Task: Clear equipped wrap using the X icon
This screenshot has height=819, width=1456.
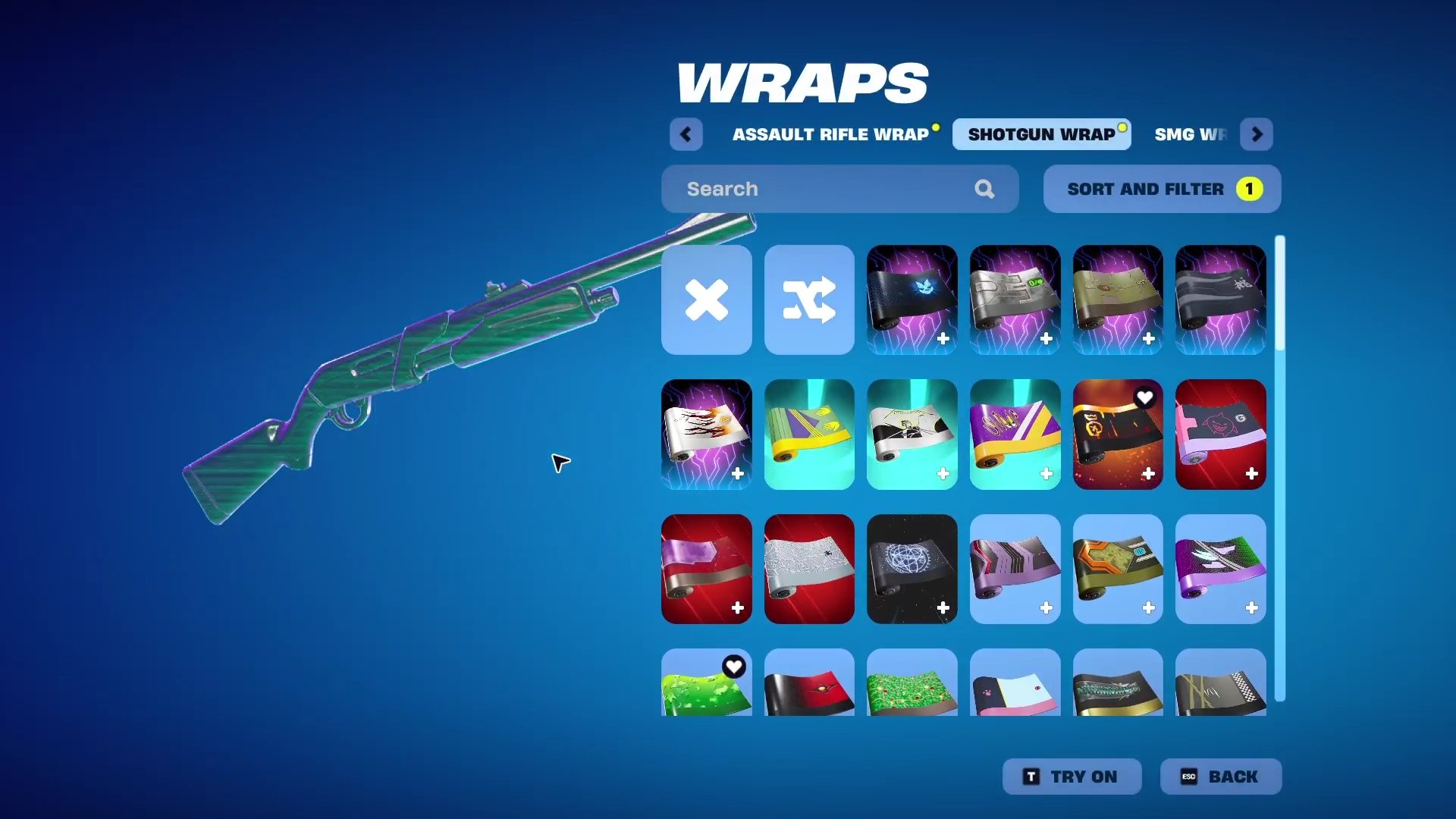Action: point(706,300)
